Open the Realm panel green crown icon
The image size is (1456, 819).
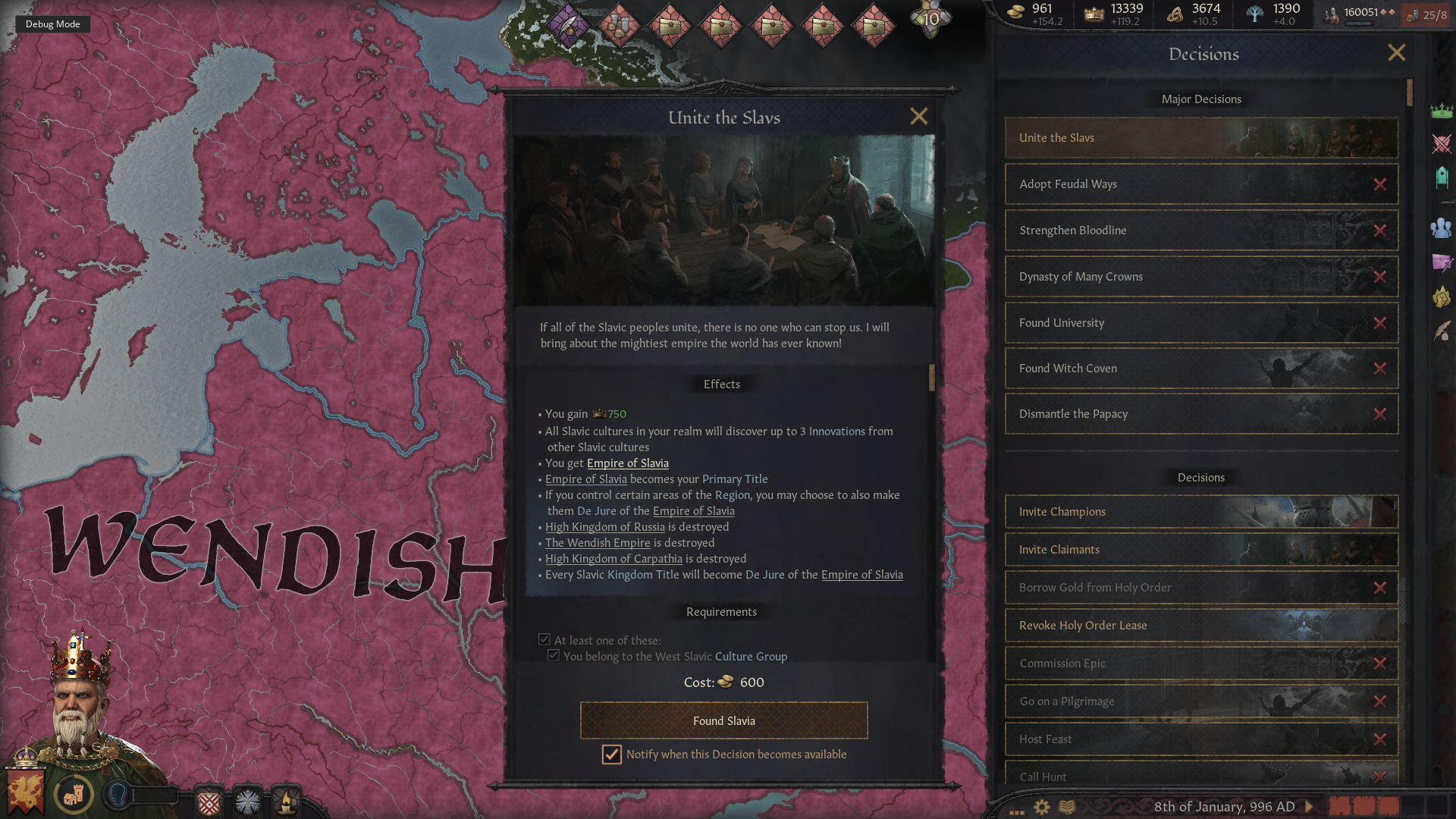coord(1442,110)
